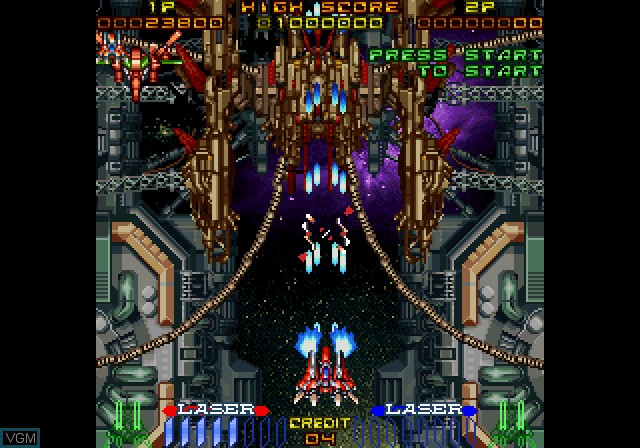The height and width of the screenshot is (448, 640).
Task: Select player two's blue LASER weapon indicator
Action: click(x=425, y=409)
